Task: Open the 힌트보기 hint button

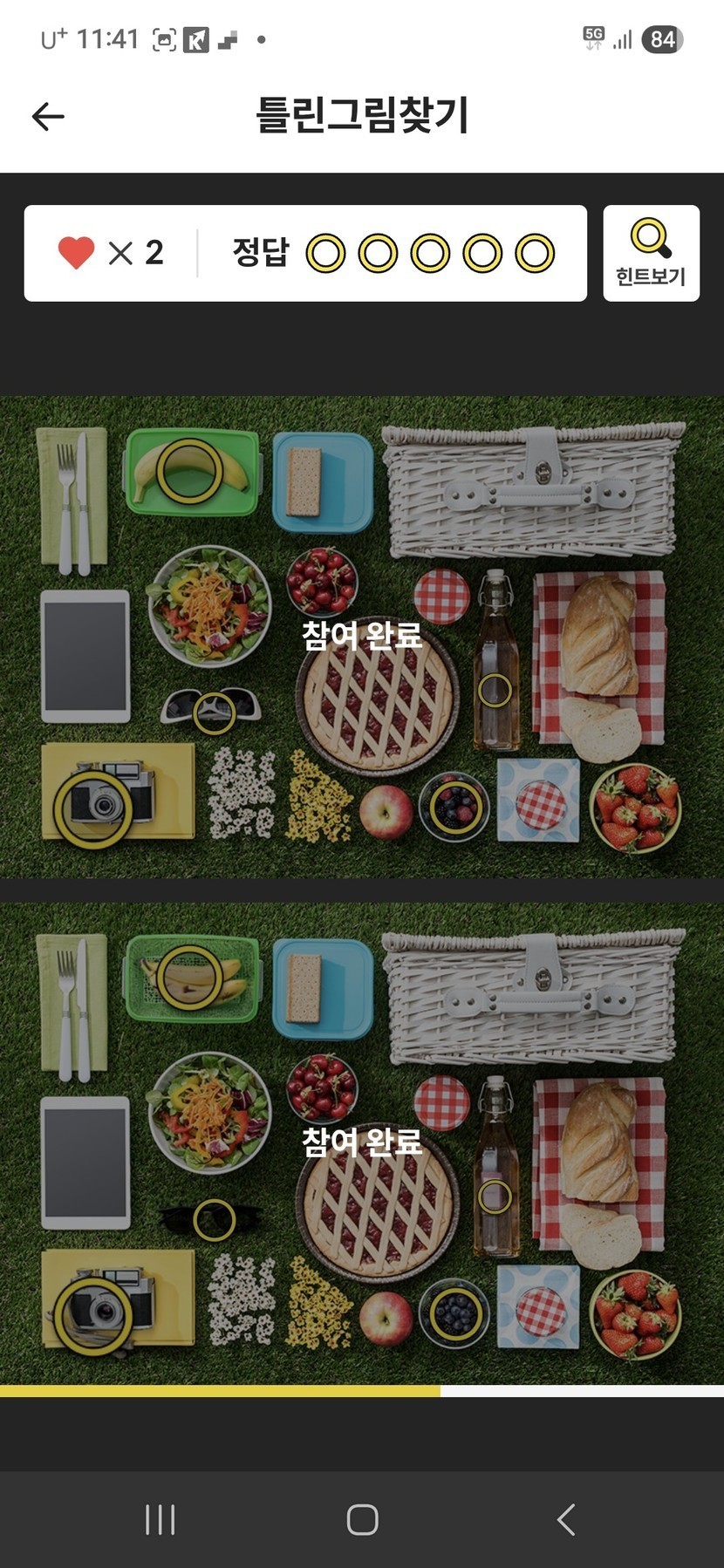Action: 651,253
